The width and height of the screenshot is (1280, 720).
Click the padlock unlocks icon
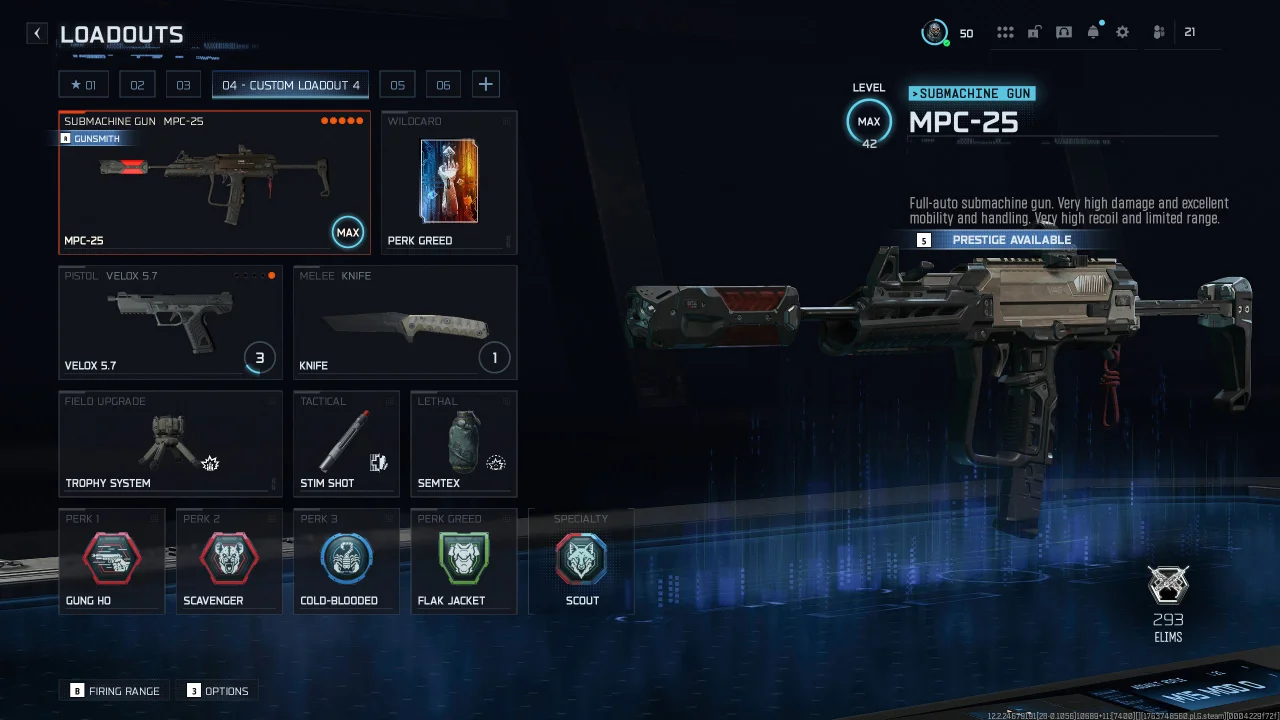click(x=1034, y=31)
